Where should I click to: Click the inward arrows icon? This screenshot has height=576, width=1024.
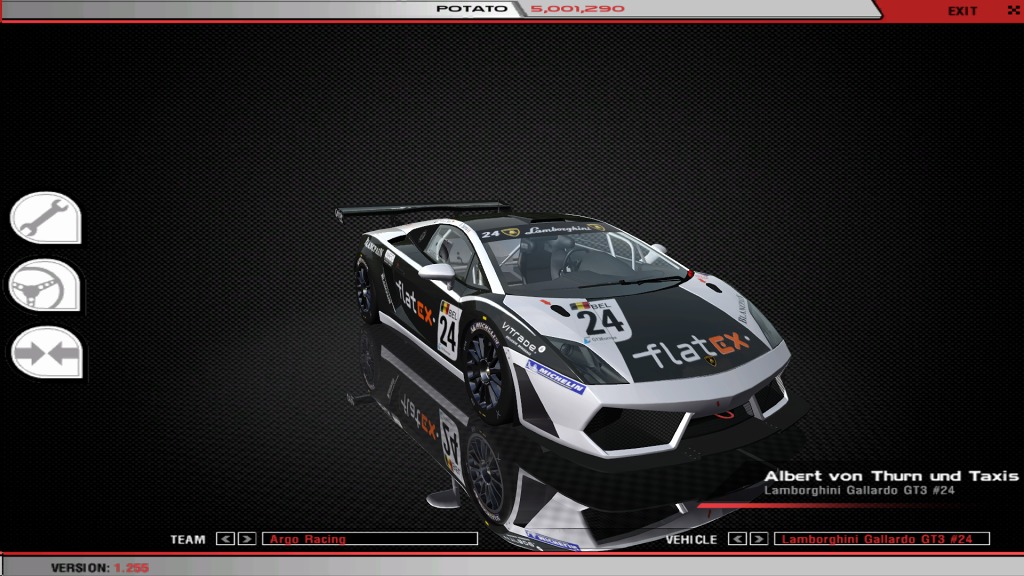pyautogui.click(x=45, y=353)
